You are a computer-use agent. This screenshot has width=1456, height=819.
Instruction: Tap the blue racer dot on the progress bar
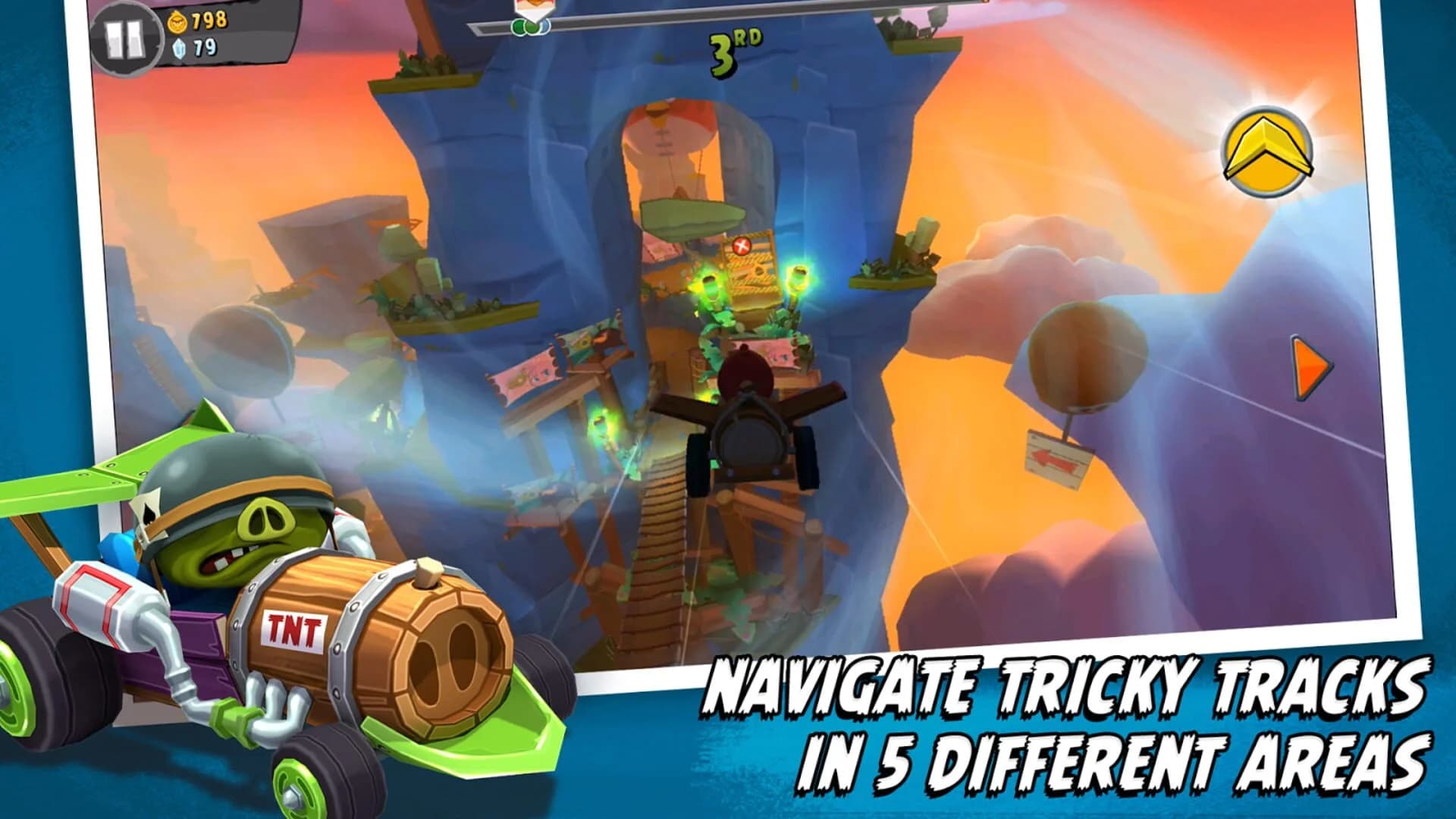544,27
